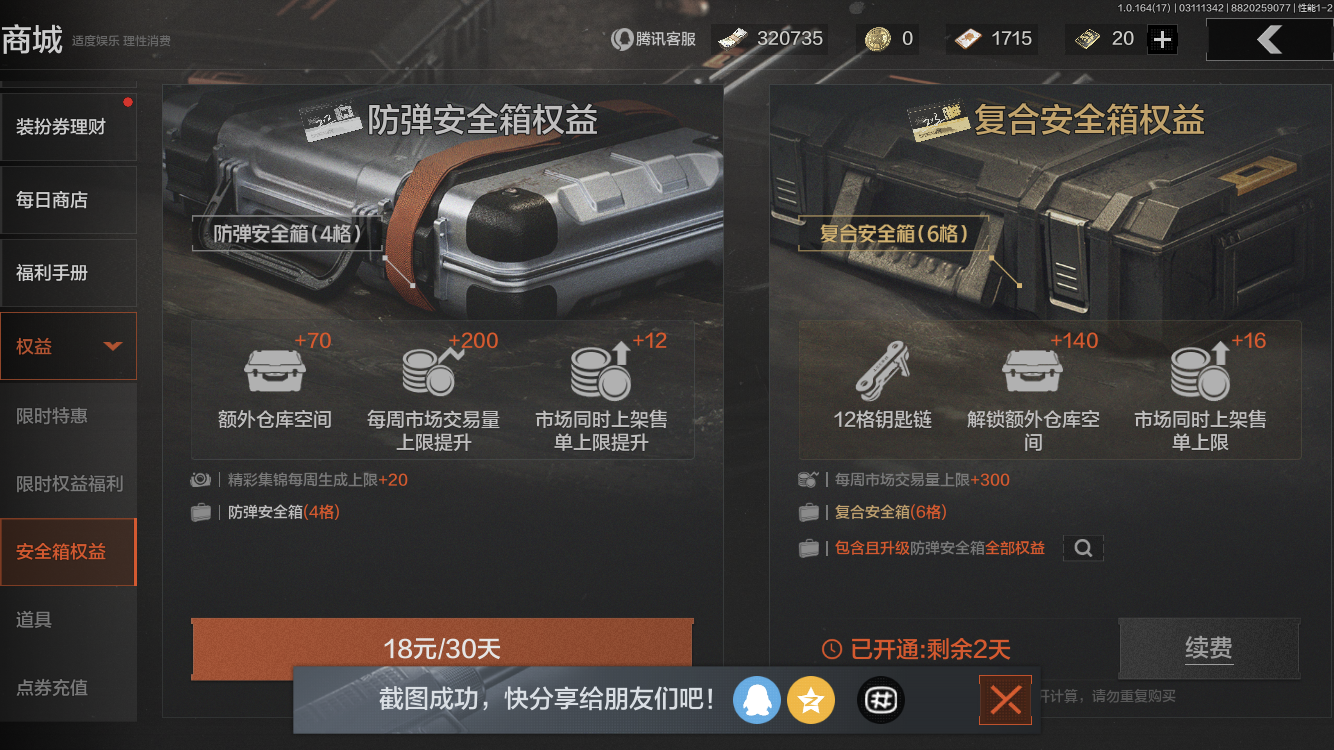The height and width of the screenshot is (750, 1334).
Task: Collapse the 权益 category chevron
Action: tap(113, 345)
